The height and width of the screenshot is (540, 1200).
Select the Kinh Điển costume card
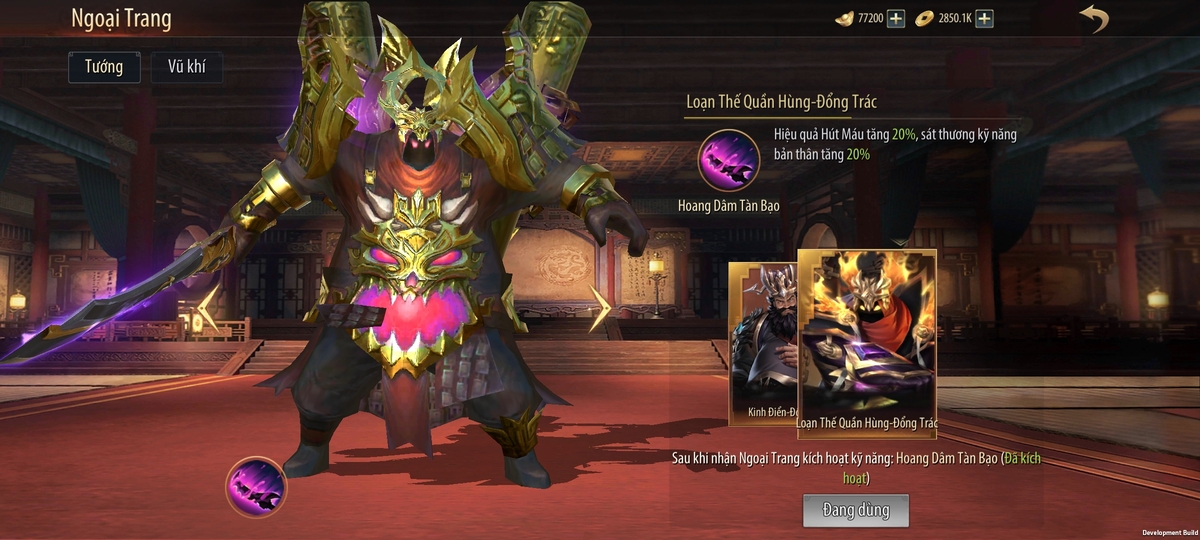[762, 343]
